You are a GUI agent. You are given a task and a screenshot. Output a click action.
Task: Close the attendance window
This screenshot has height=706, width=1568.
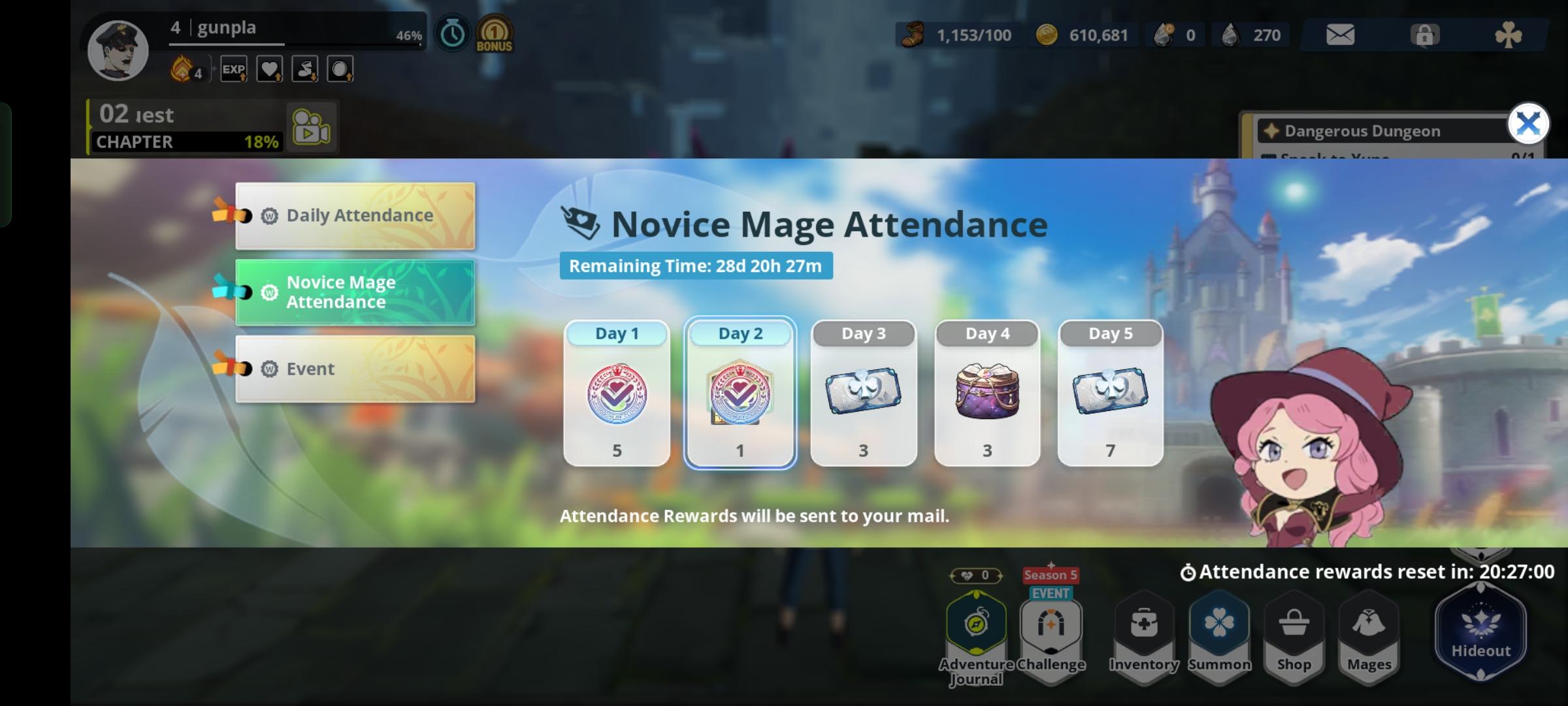[x=1527, y=123]
